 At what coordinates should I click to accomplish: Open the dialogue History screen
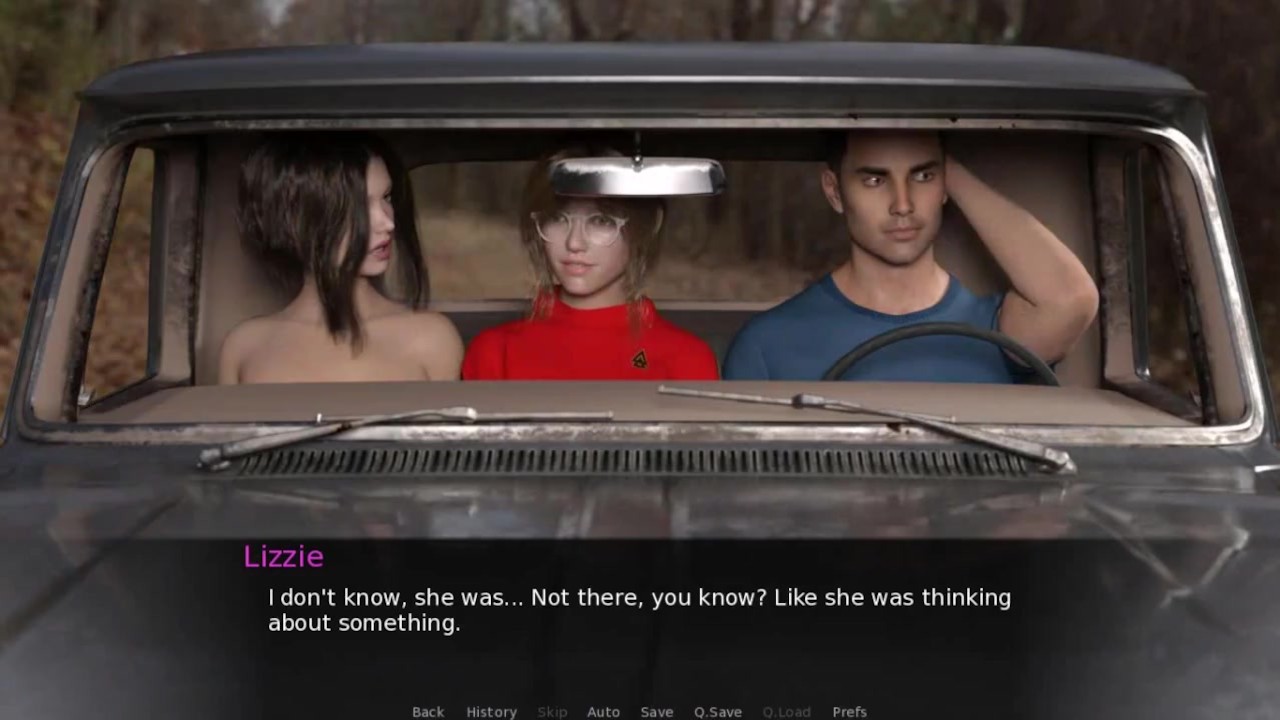[x=491, y=711]
